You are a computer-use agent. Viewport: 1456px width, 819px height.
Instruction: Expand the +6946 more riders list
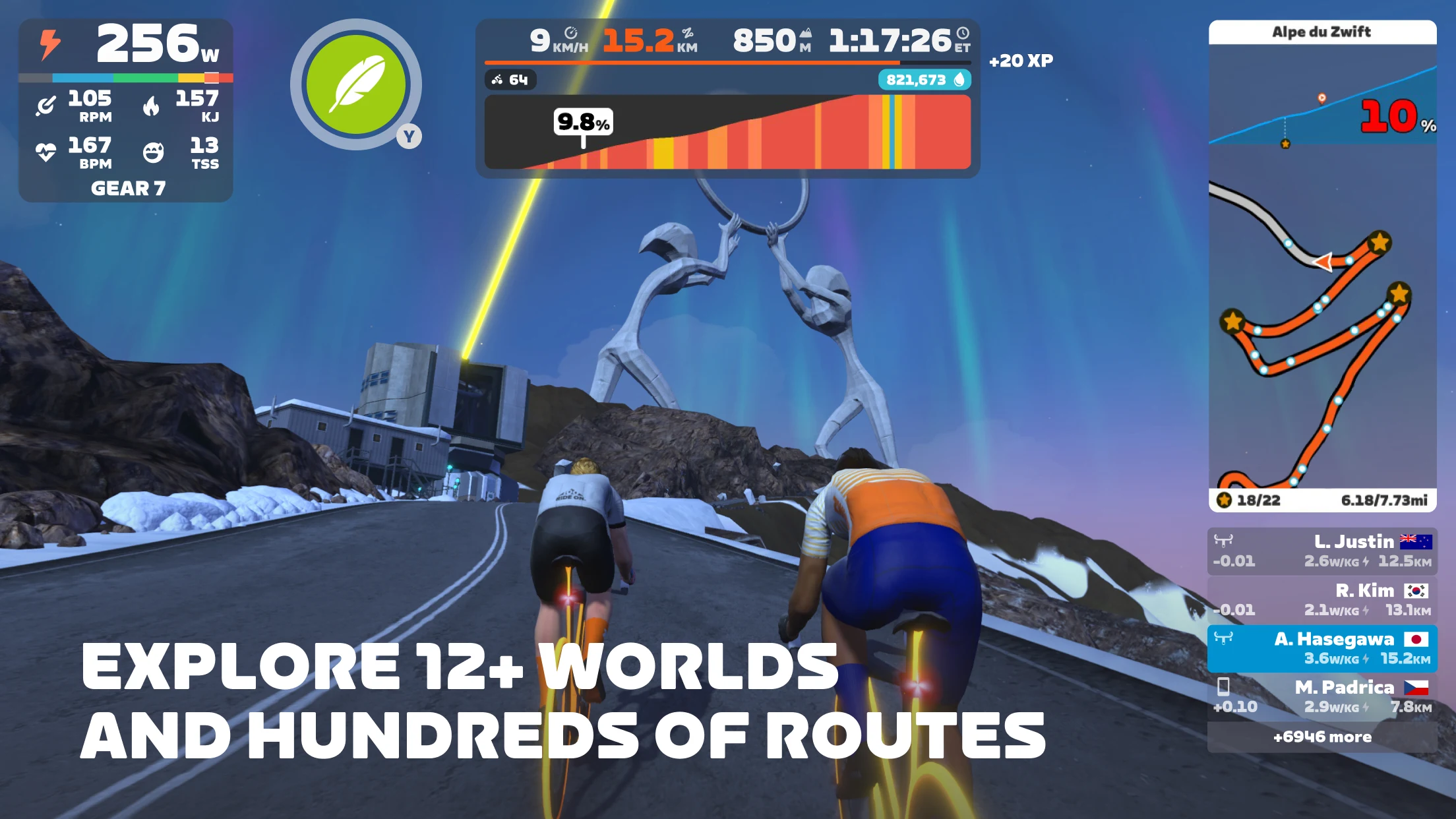click(1322, 737)
